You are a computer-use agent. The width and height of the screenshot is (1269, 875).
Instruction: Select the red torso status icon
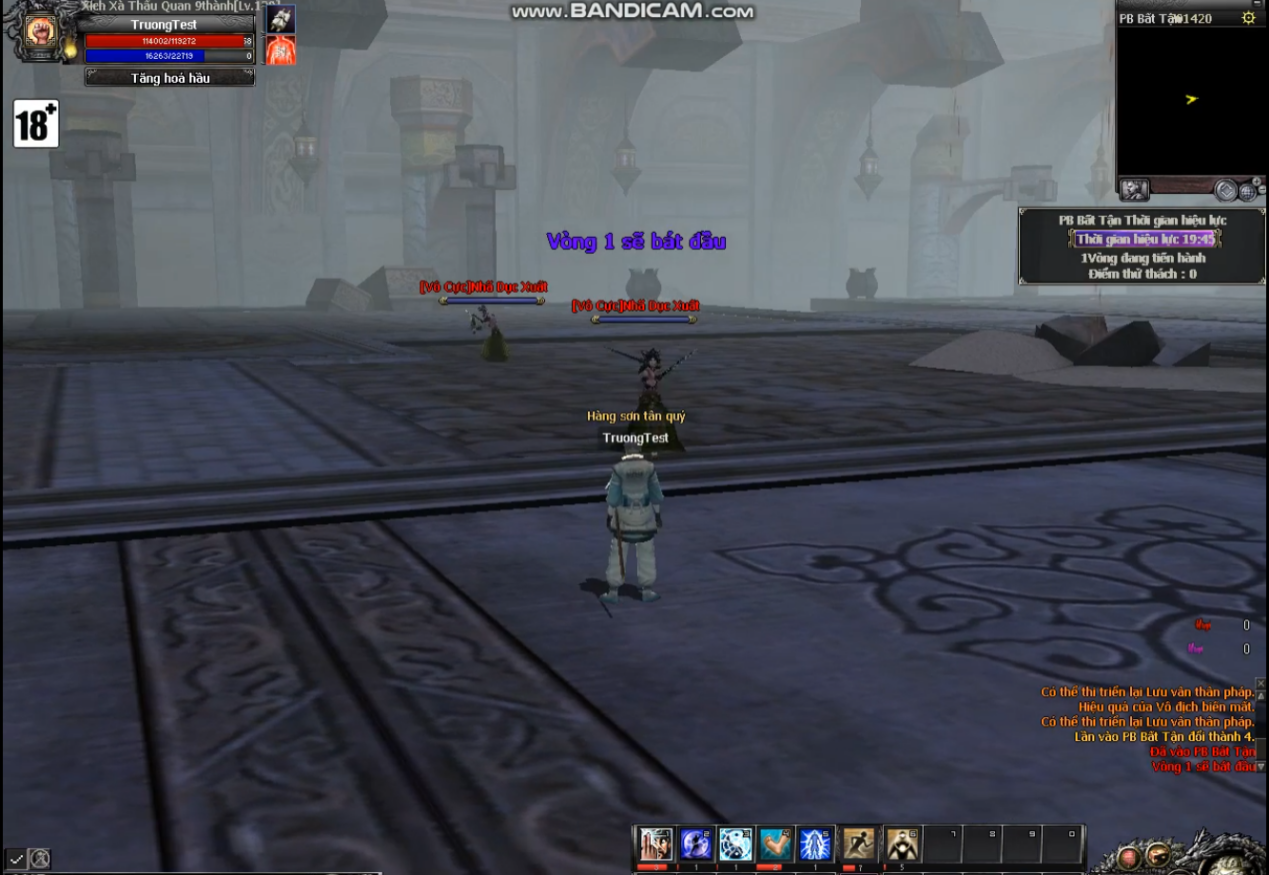pyautogui.click(x=281, y=50)
